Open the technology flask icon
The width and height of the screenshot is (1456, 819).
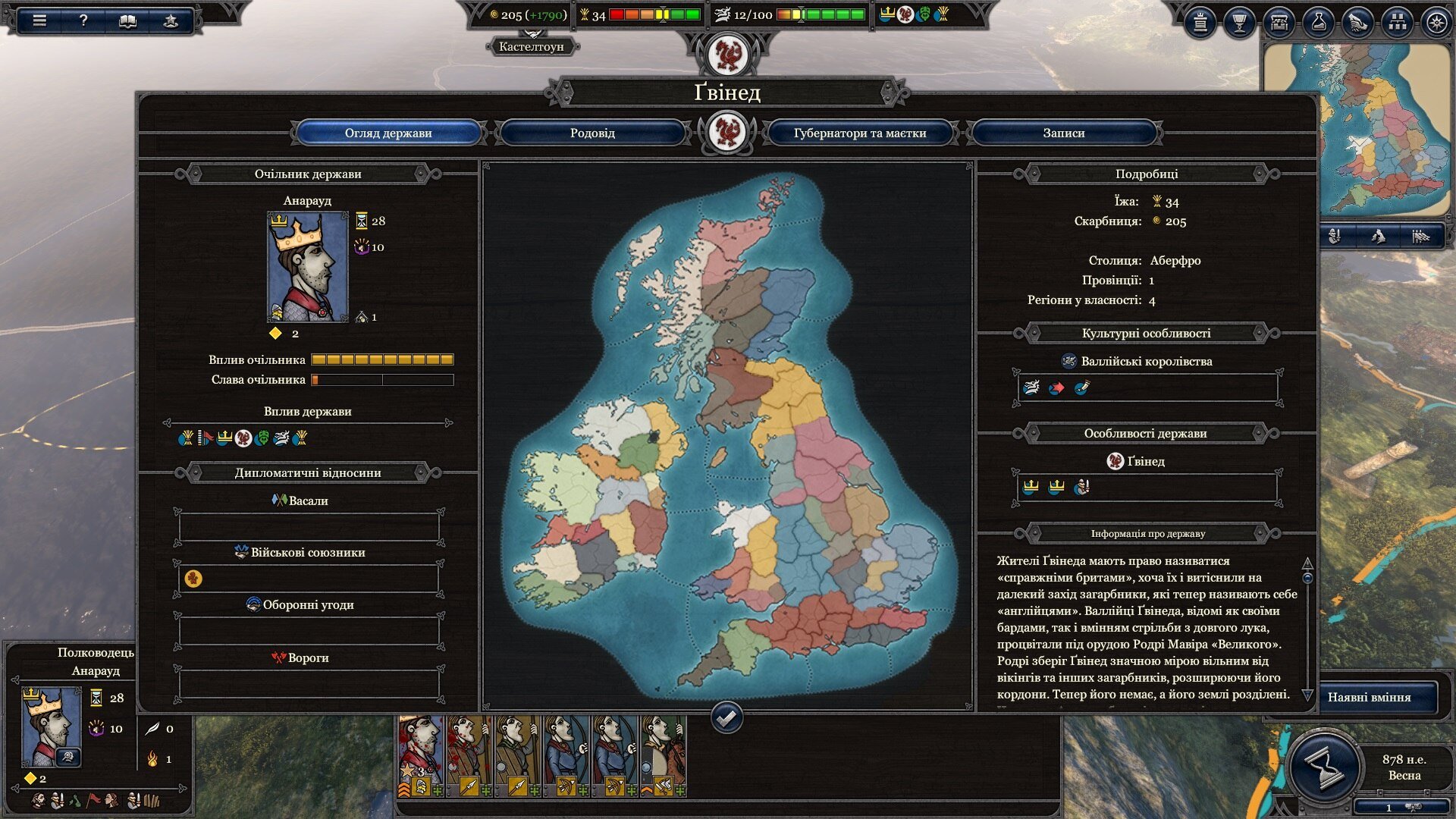pyautogui.click(x=1318, y=23)
